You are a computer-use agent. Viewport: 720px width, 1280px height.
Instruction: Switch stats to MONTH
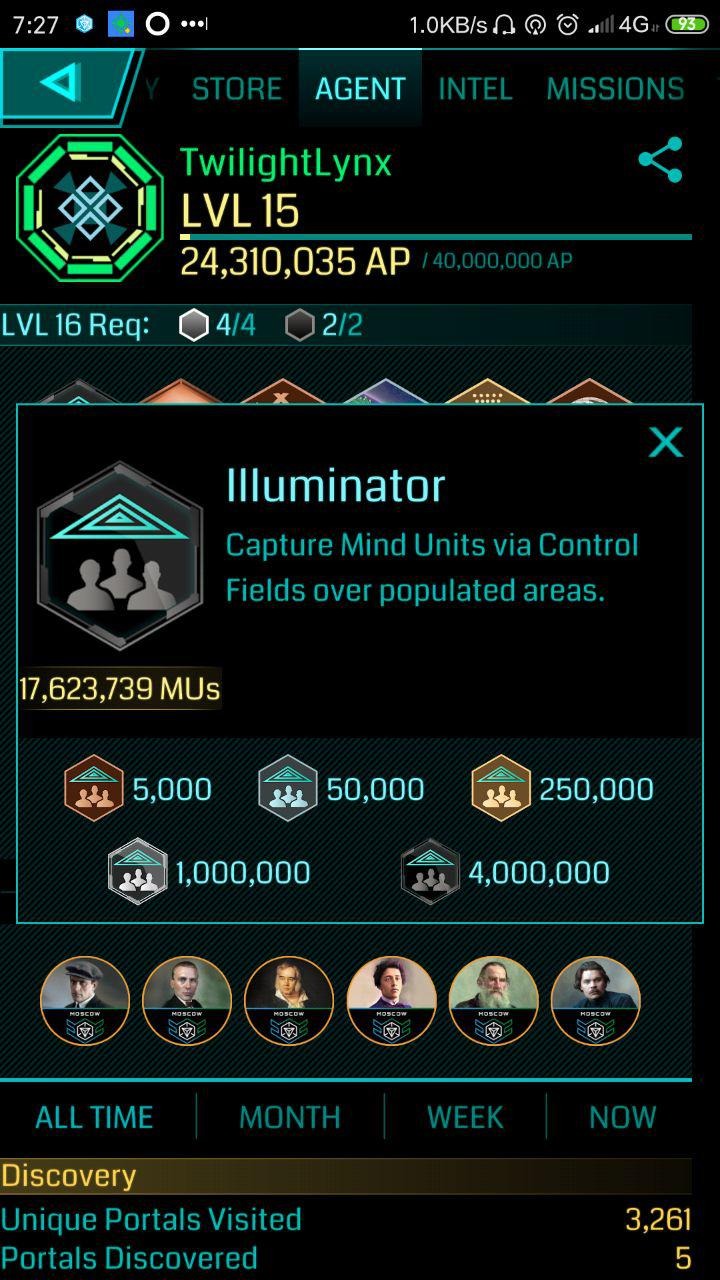pyautogui.click(x=290, y=1117)
